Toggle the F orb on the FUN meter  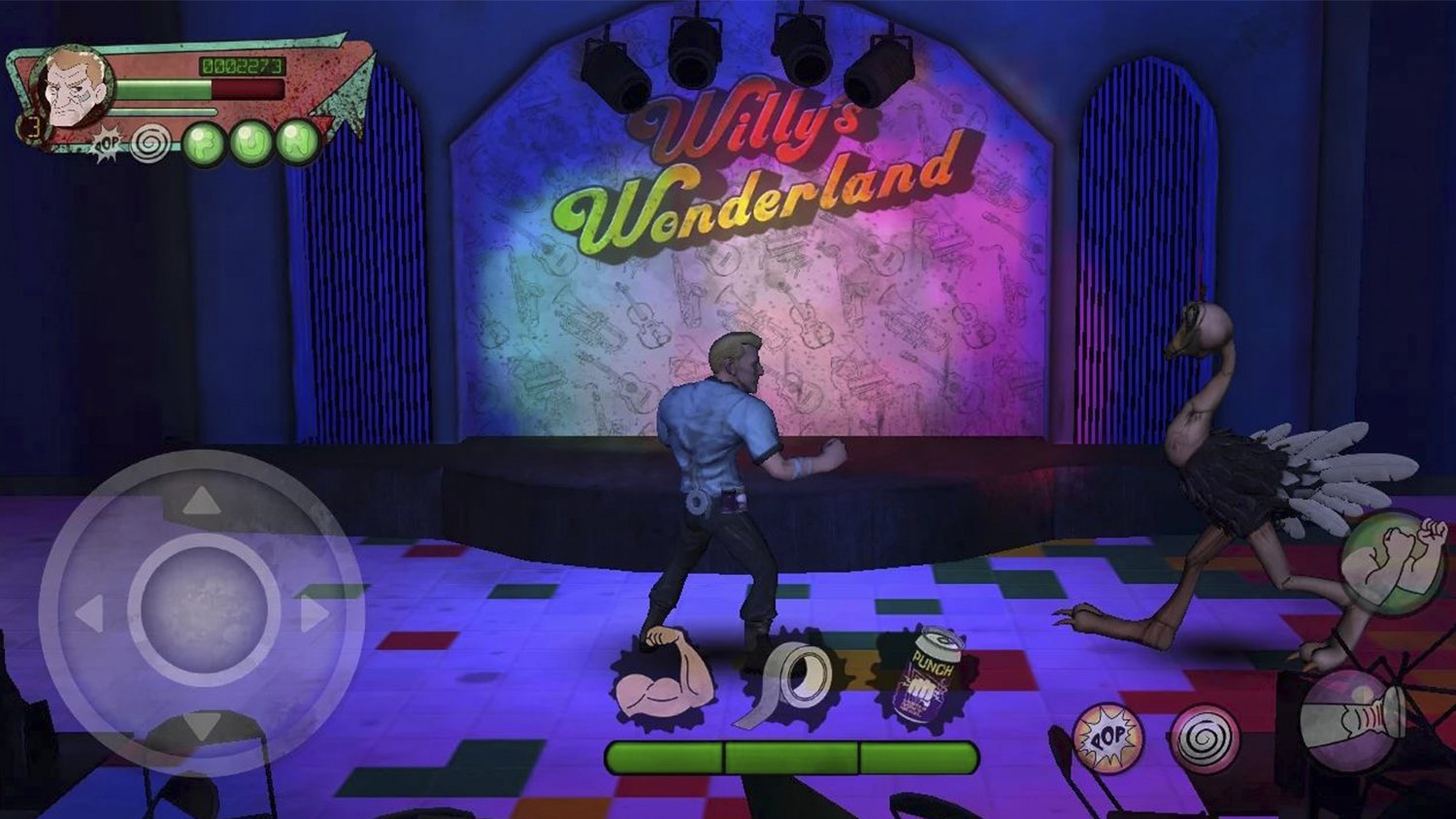(x=205, y=143)
